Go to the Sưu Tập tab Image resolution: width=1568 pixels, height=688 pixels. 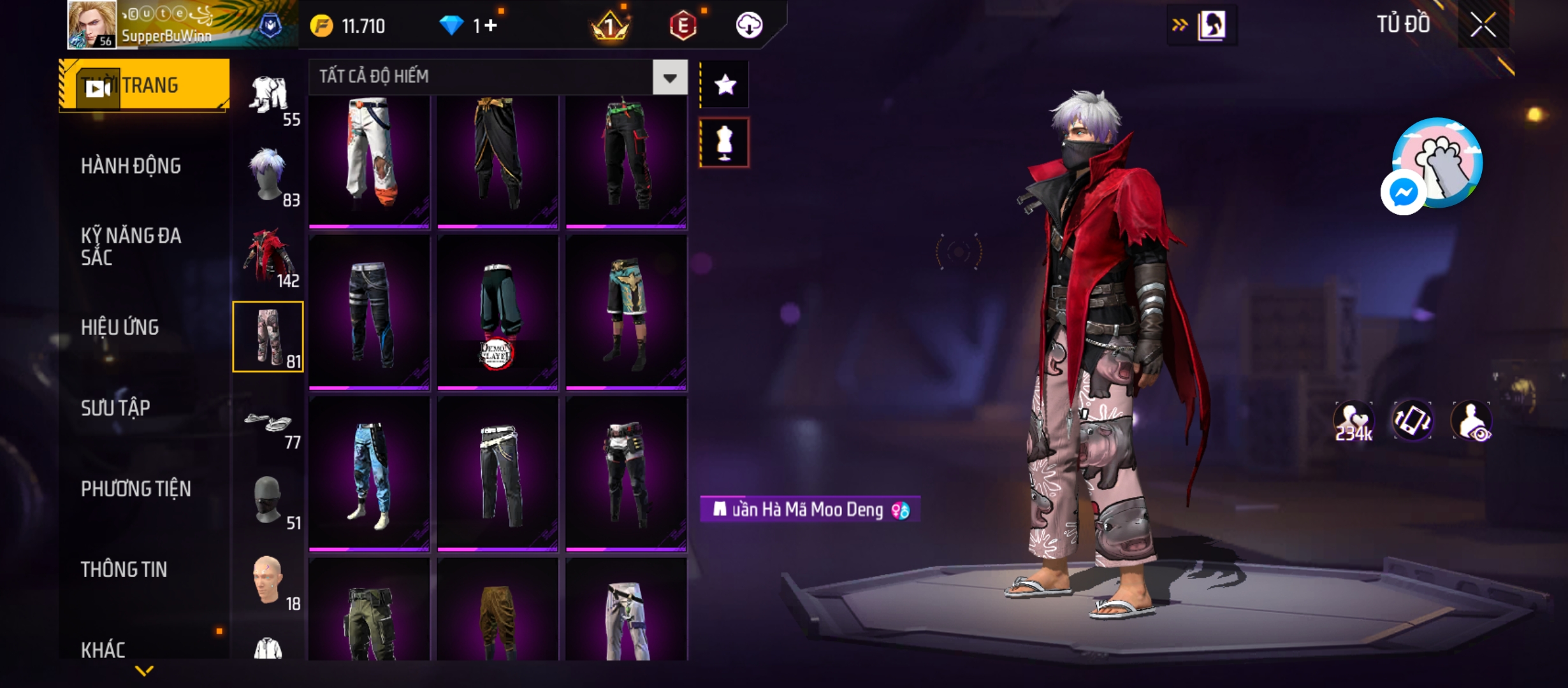click(115, 408)
